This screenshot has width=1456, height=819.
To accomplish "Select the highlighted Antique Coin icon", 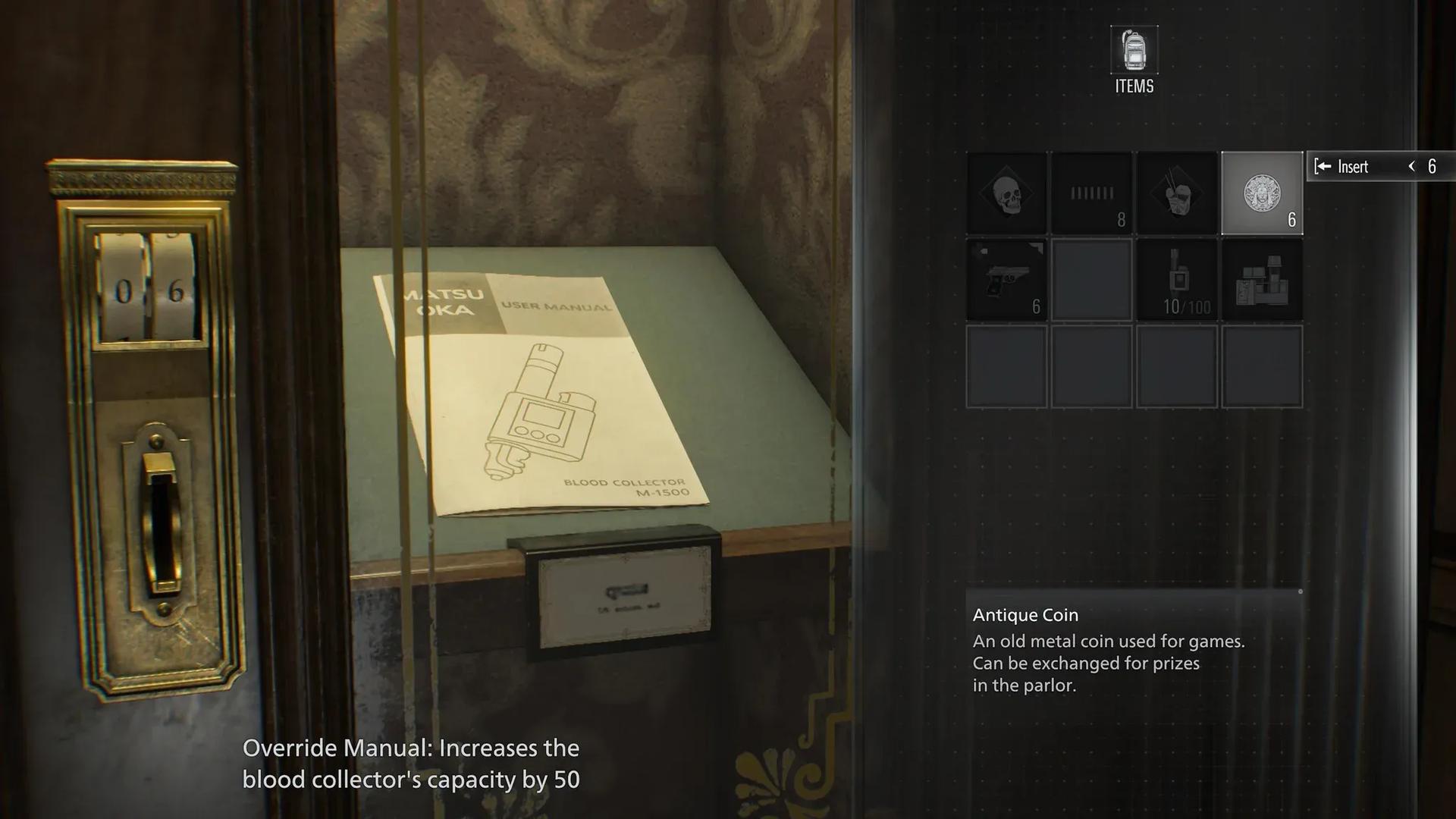I will pos(1262,192).
